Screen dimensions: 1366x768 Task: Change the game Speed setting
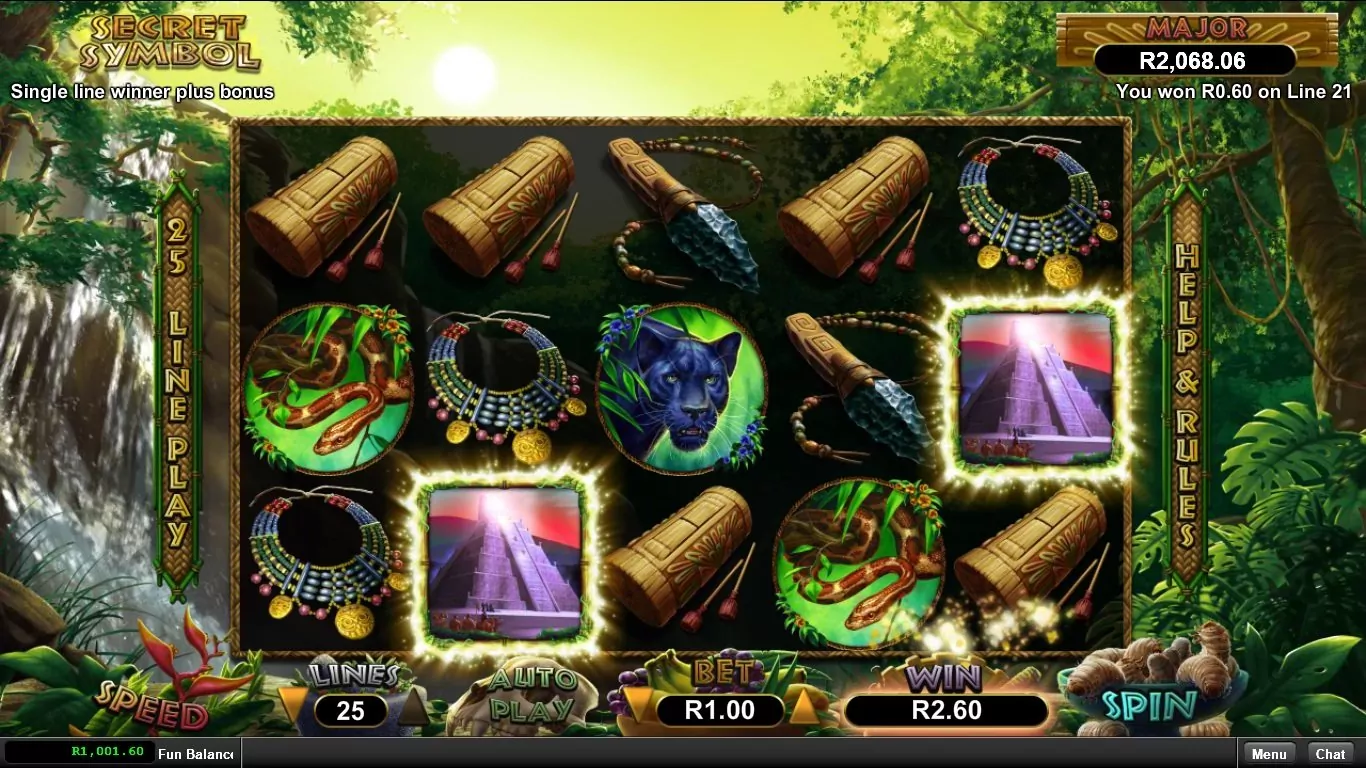point(152,712)
